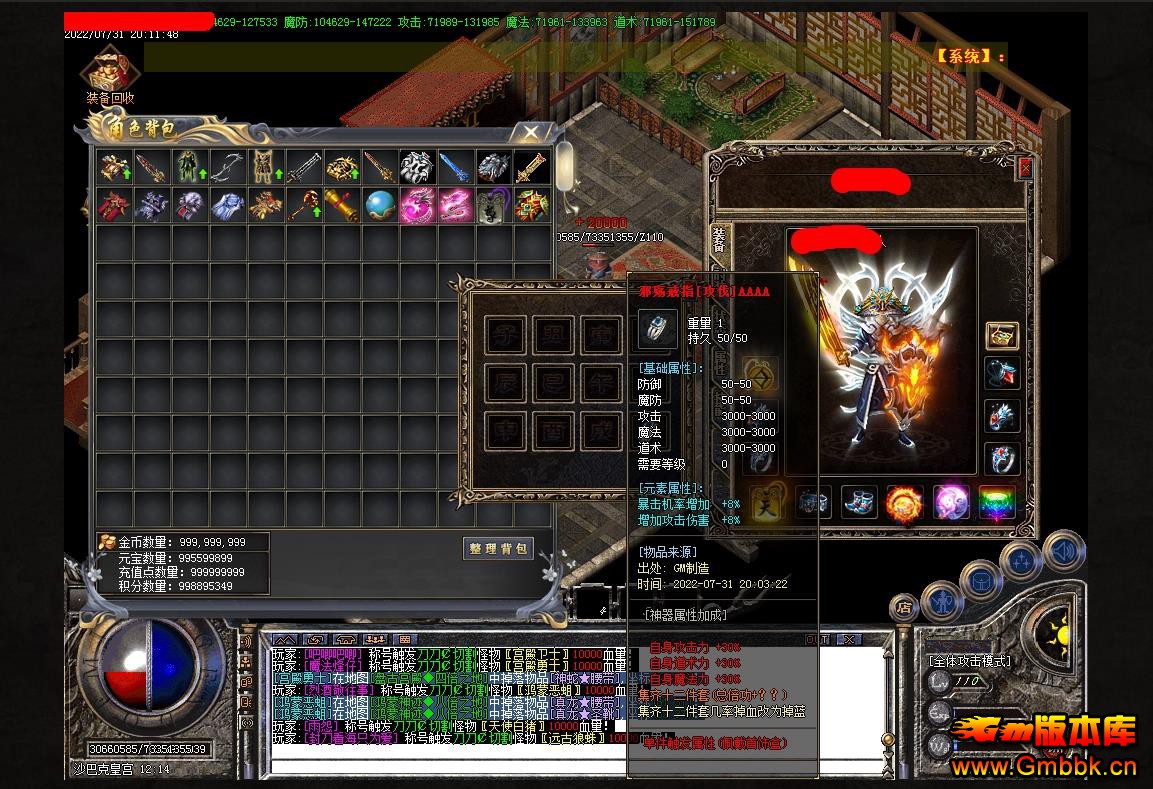Select the fiery sun orb equipment slot

point(904,501)
